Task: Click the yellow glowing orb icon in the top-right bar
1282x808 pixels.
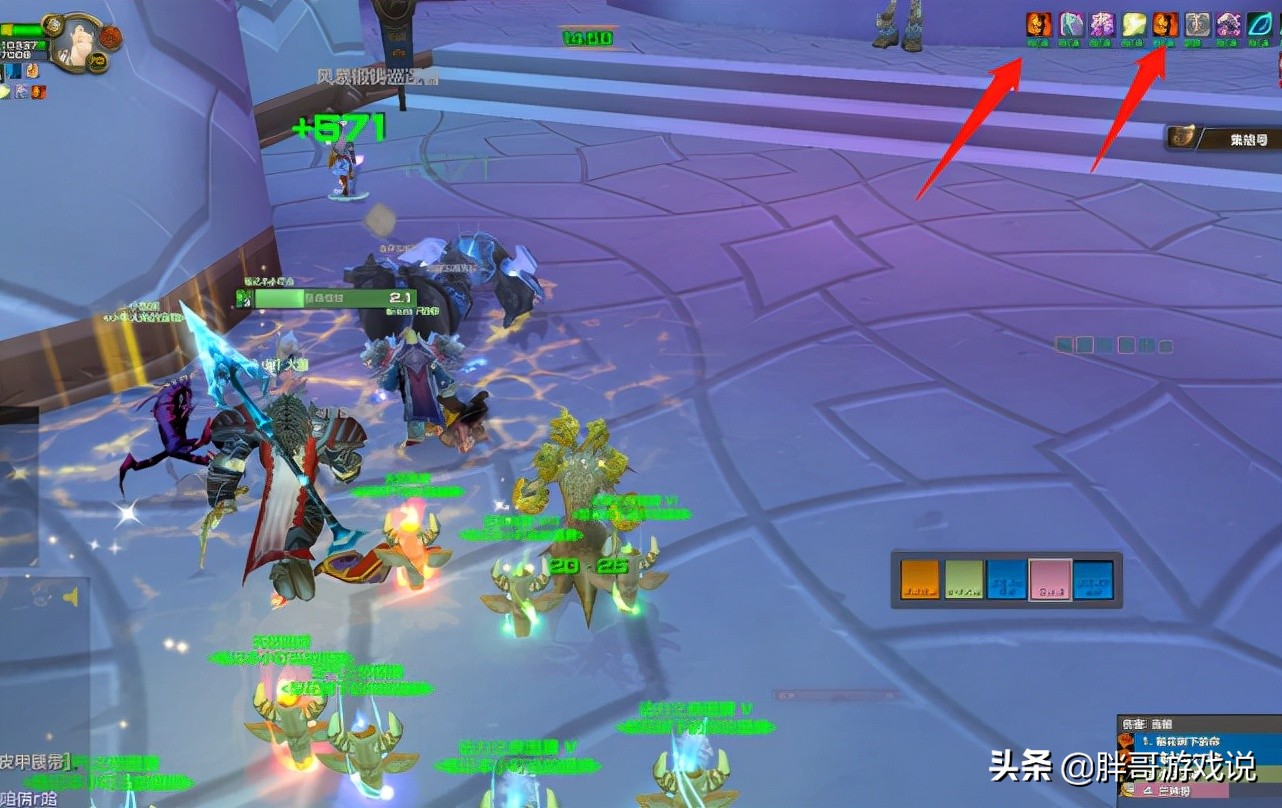Action: click(1134, 22)
